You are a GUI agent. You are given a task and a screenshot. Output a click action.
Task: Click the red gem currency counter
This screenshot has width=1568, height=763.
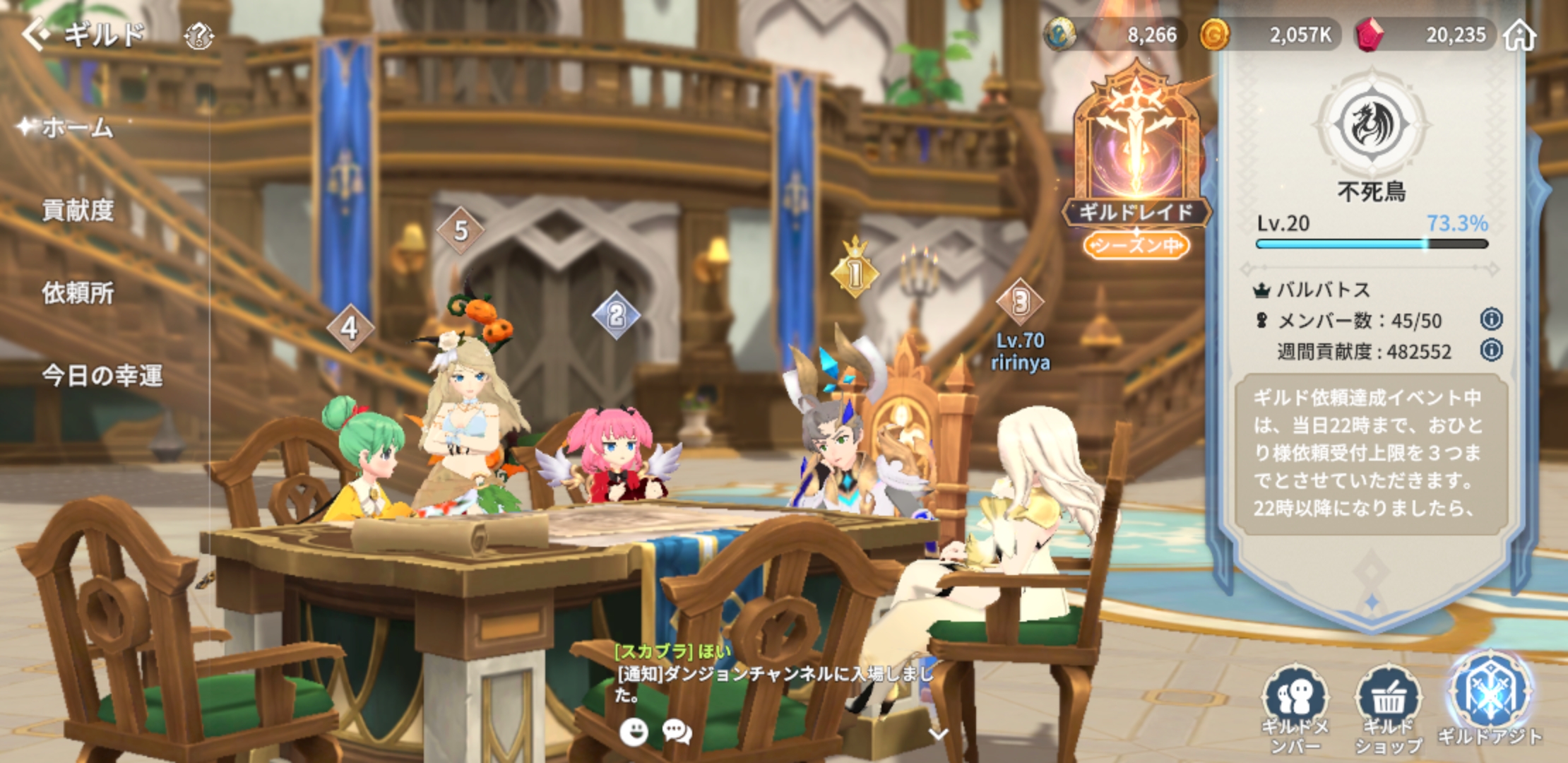click(1427, 35)
